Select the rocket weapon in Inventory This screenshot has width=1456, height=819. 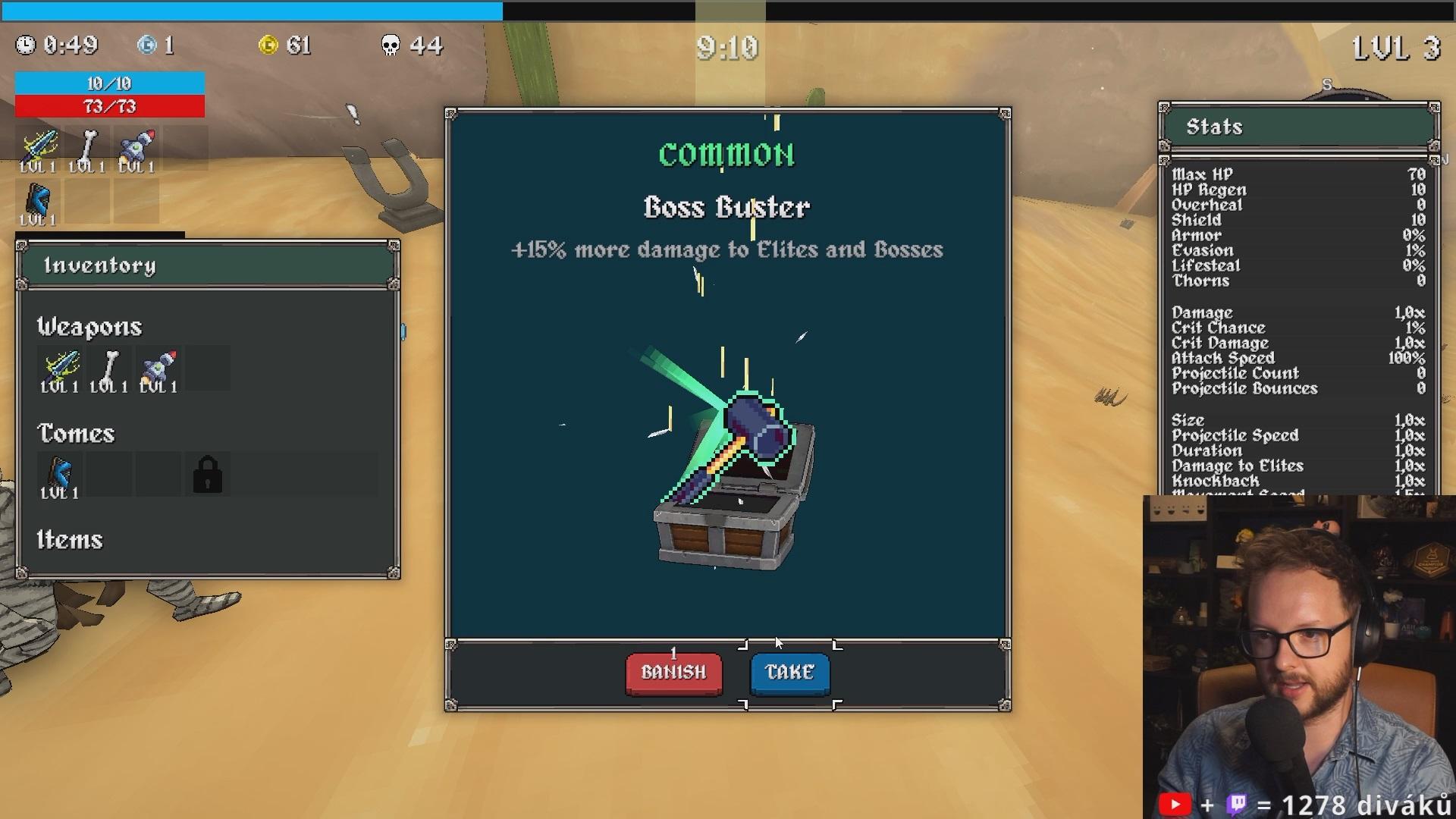(158, 369)
